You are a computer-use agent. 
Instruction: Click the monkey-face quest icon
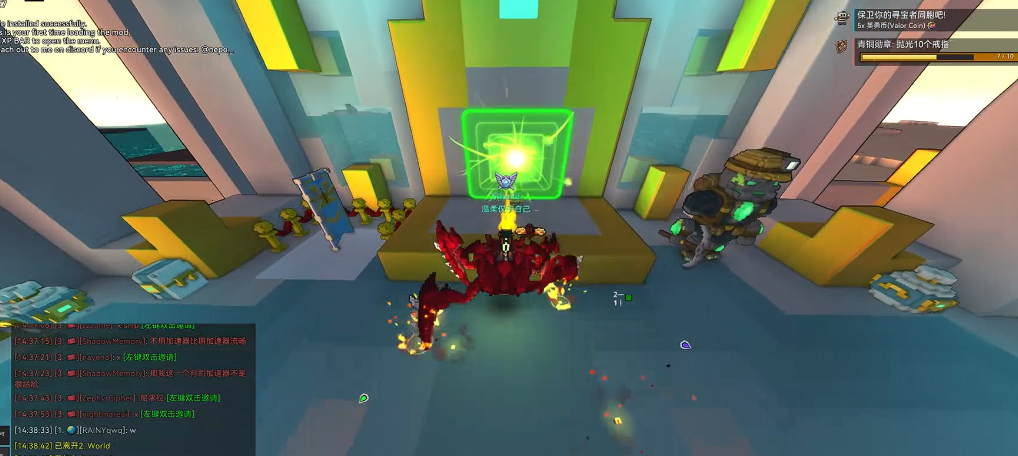point(843,18)
